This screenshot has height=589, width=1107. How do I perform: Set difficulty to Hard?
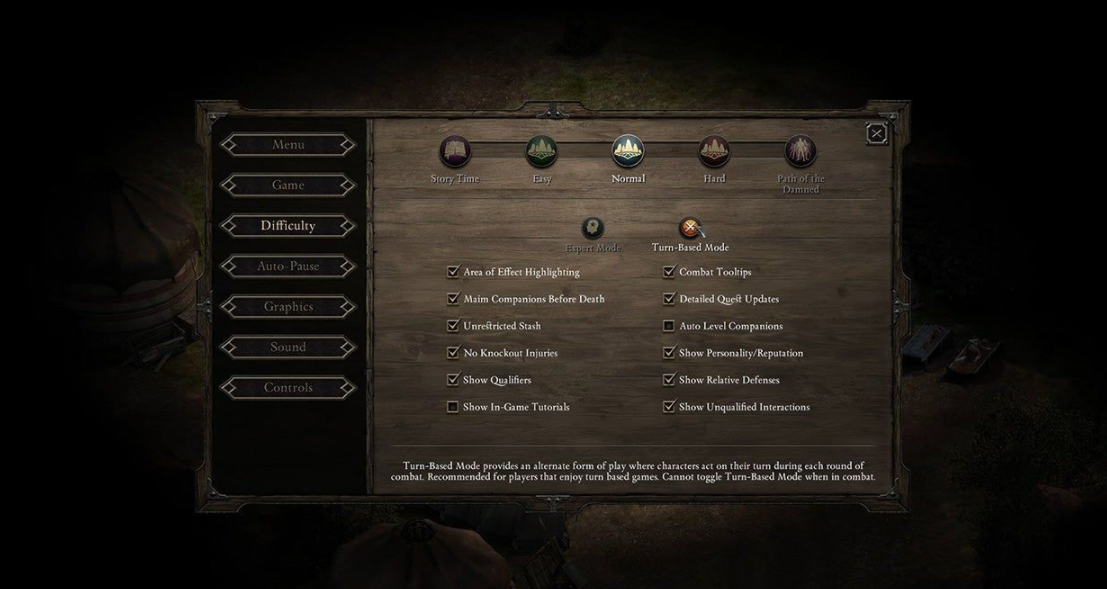click(x=713, y=152)
